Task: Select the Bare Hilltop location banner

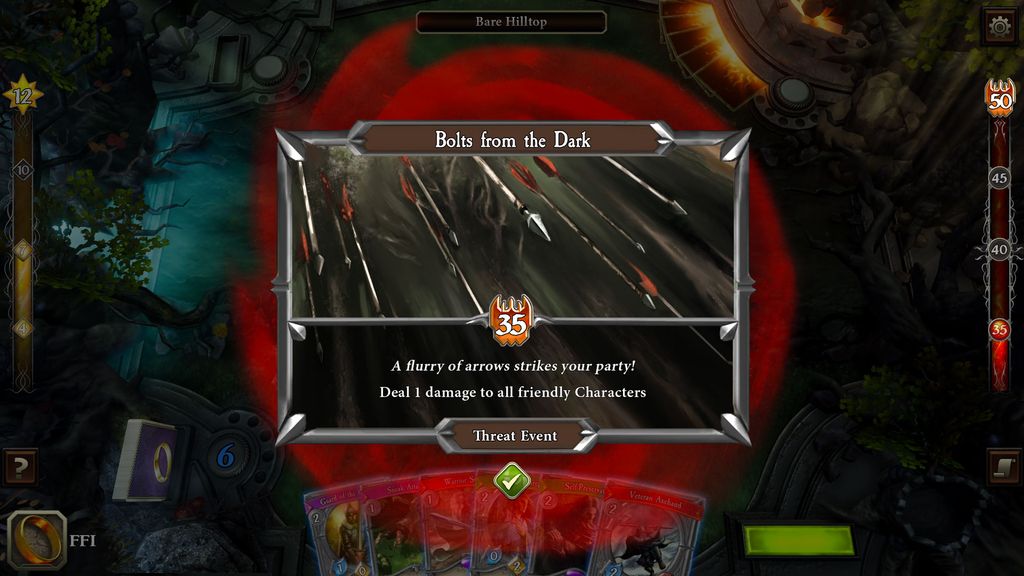Action: point(511,22)
